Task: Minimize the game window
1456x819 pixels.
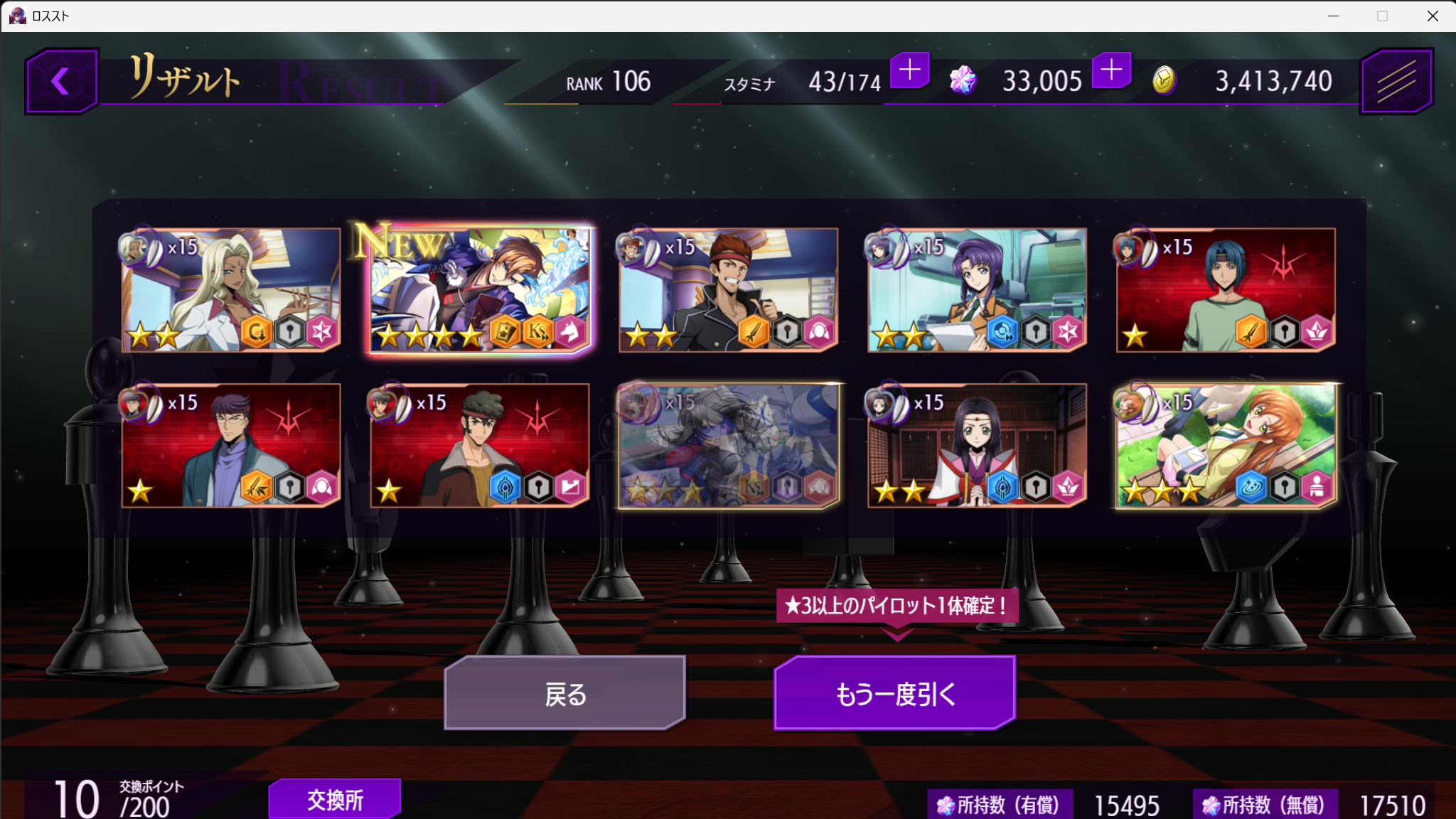Action: click(x=1333, y=16)
